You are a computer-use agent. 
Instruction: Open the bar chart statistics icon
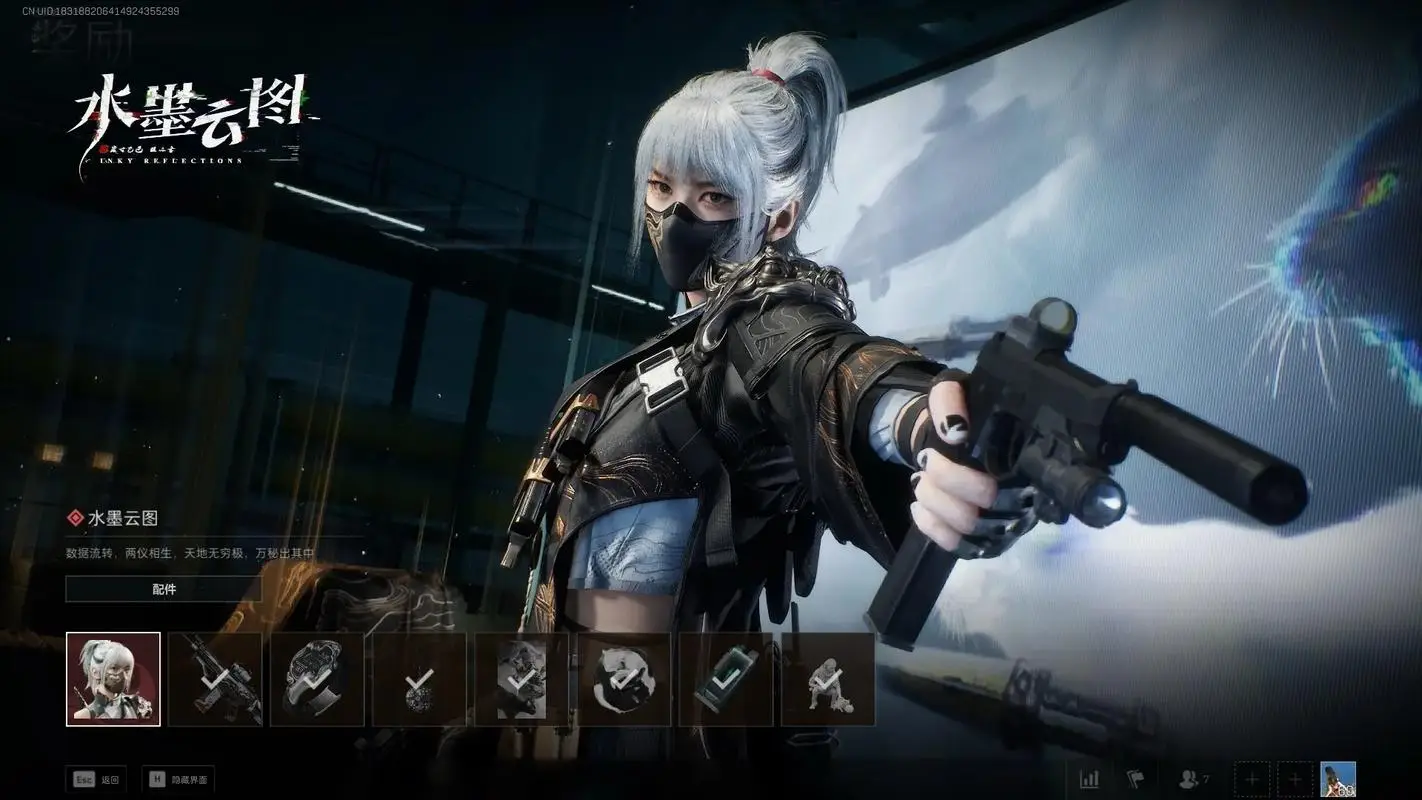point(1089,778)
